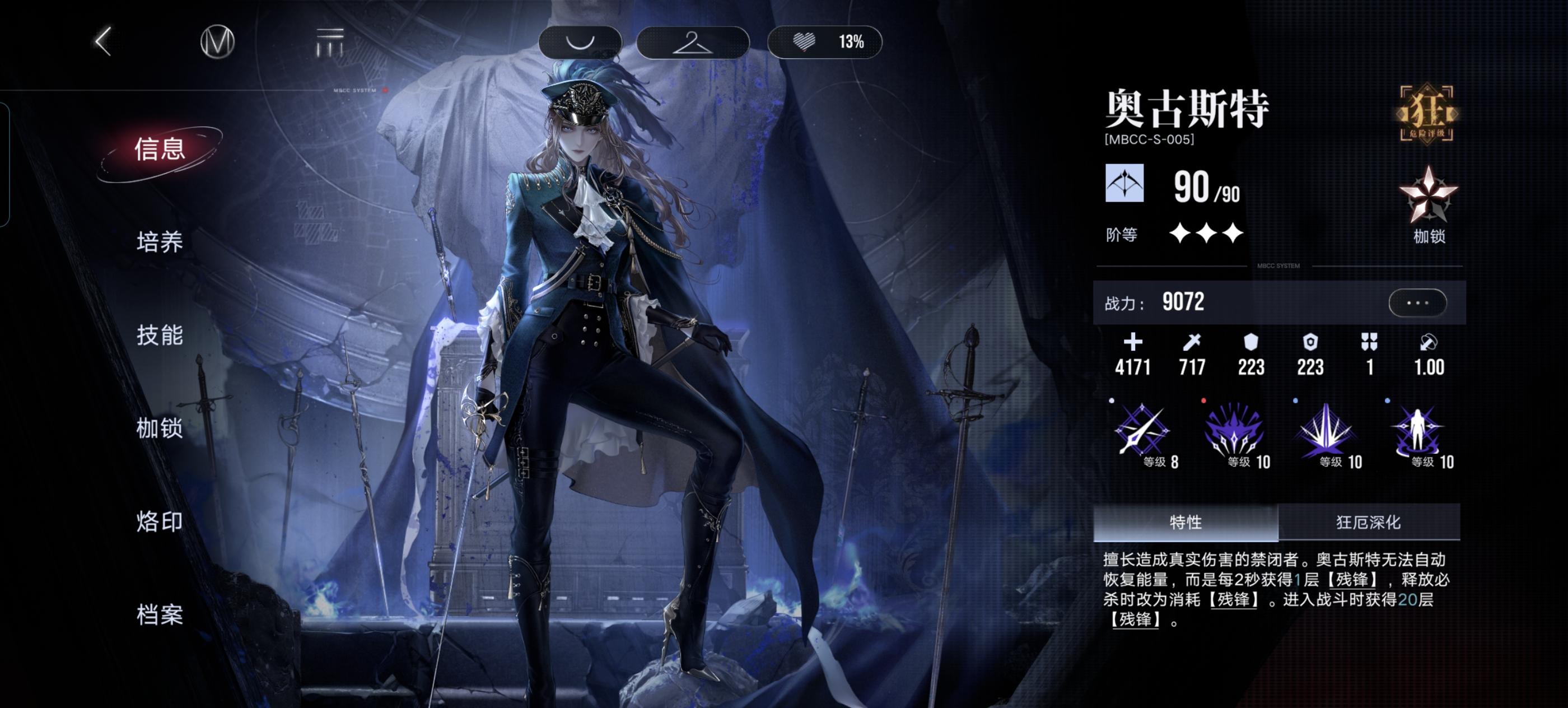Open the clothes hanger outfit button
The width and height of the screenshot is (1568, 708).
692,42
